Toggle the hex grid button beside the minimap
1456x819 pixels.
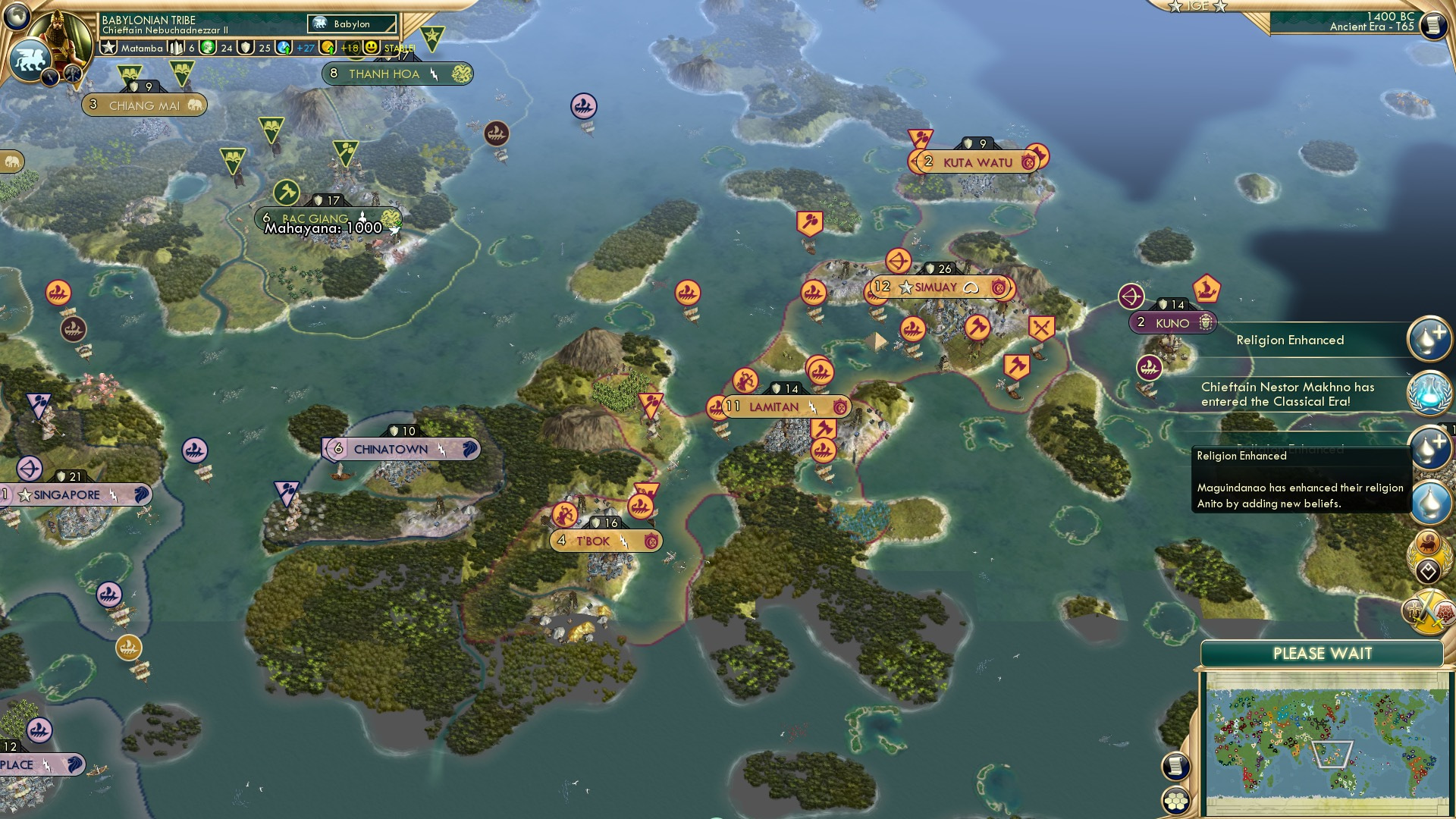coord(1175,802)
